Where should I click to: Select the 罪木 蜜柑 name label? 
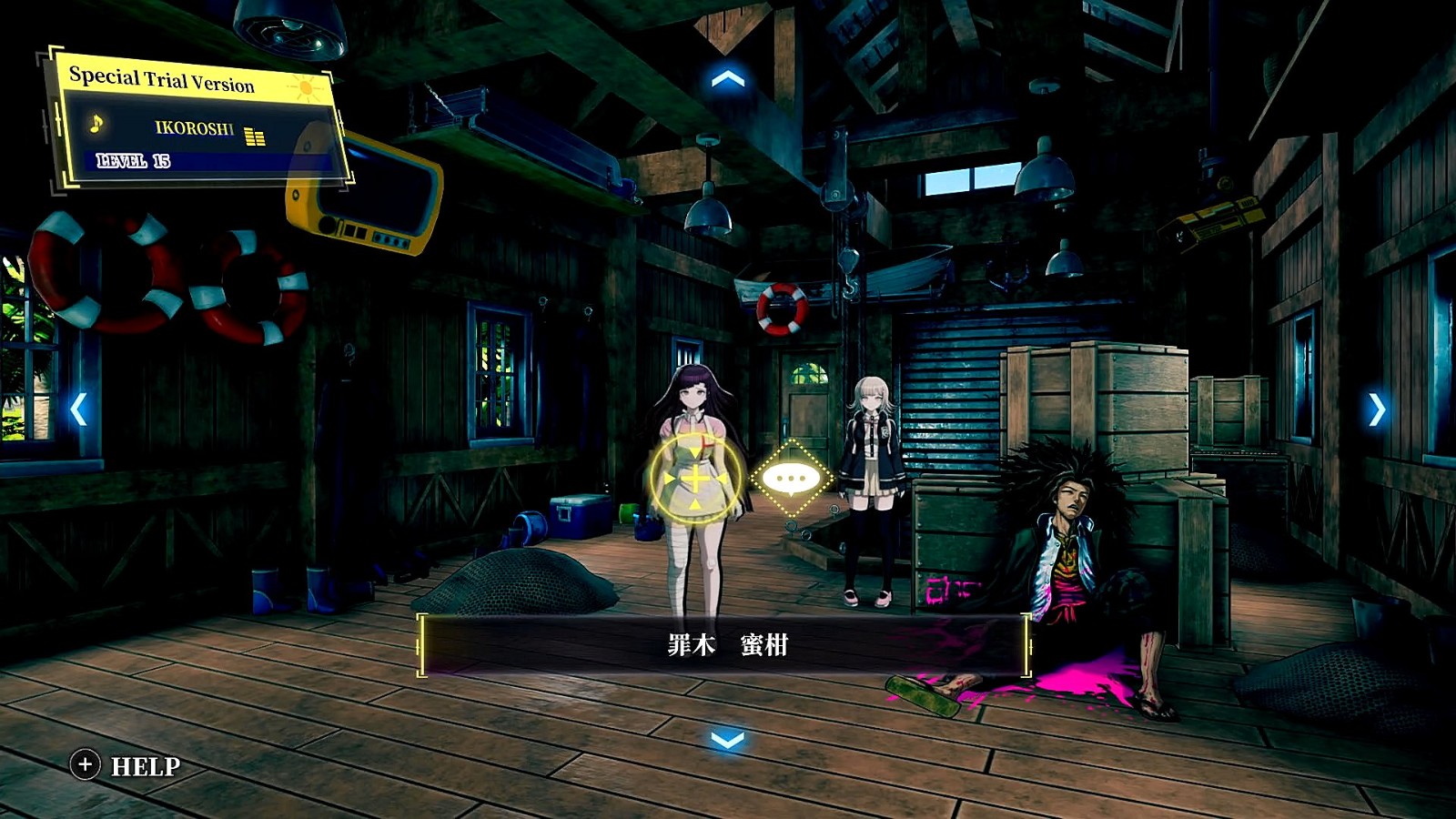point(725,645)
